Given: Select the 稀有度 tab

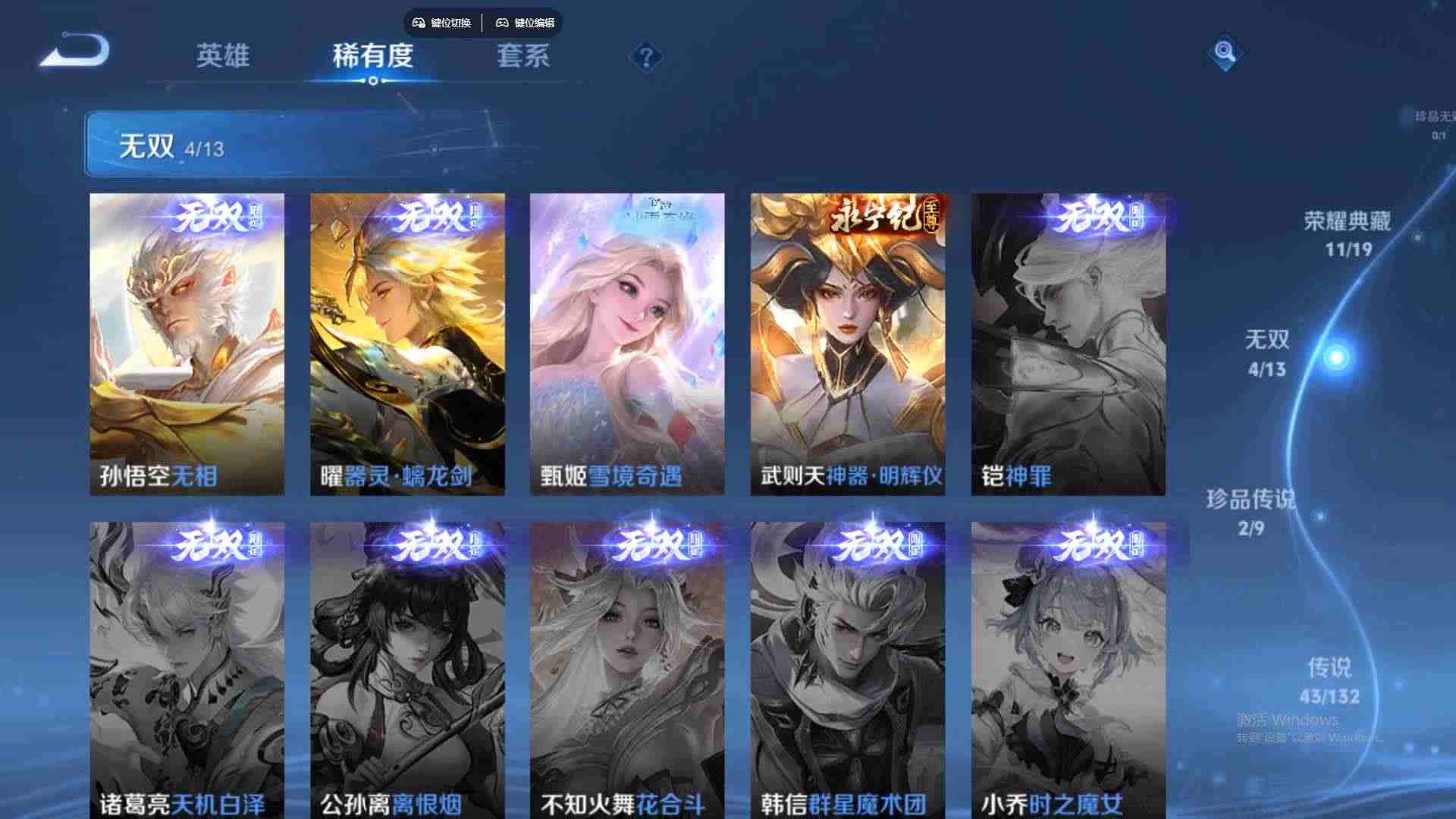Looking at the screenshot, I should (372, 56).
